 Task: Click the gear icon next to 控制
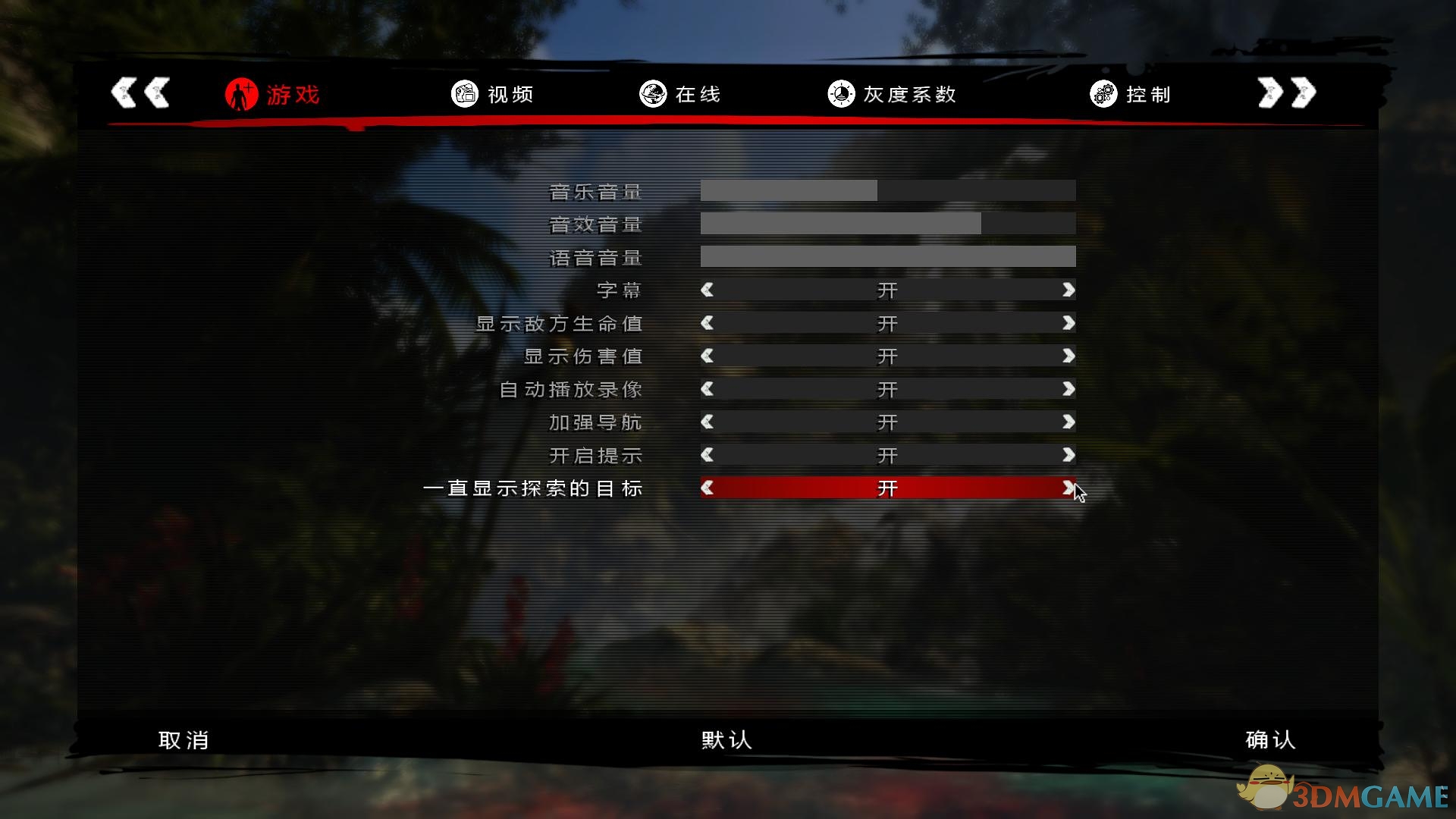[x=1103, y=94]
